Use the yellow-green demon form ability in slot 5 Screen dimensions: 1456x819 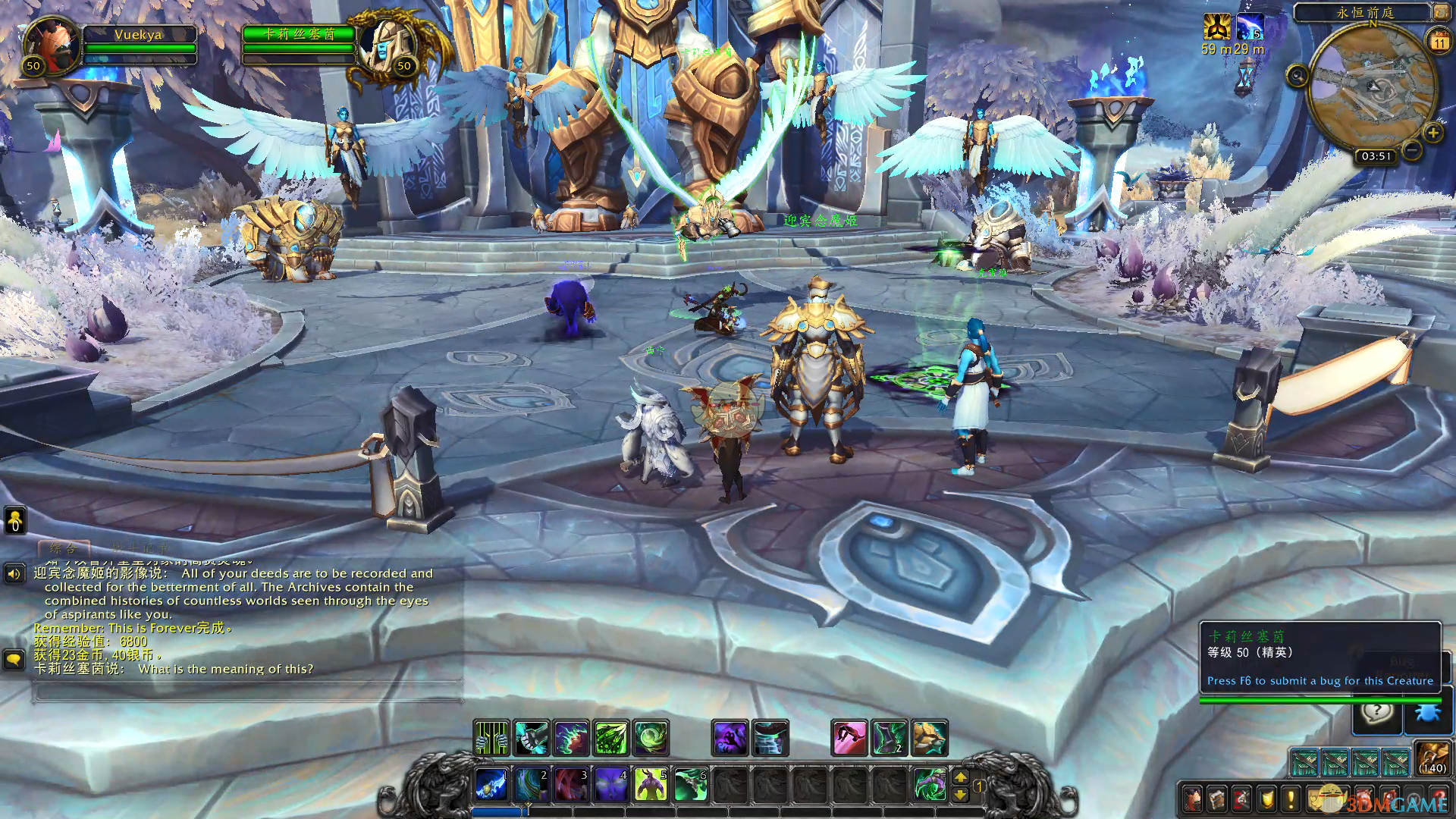(650, 784)
